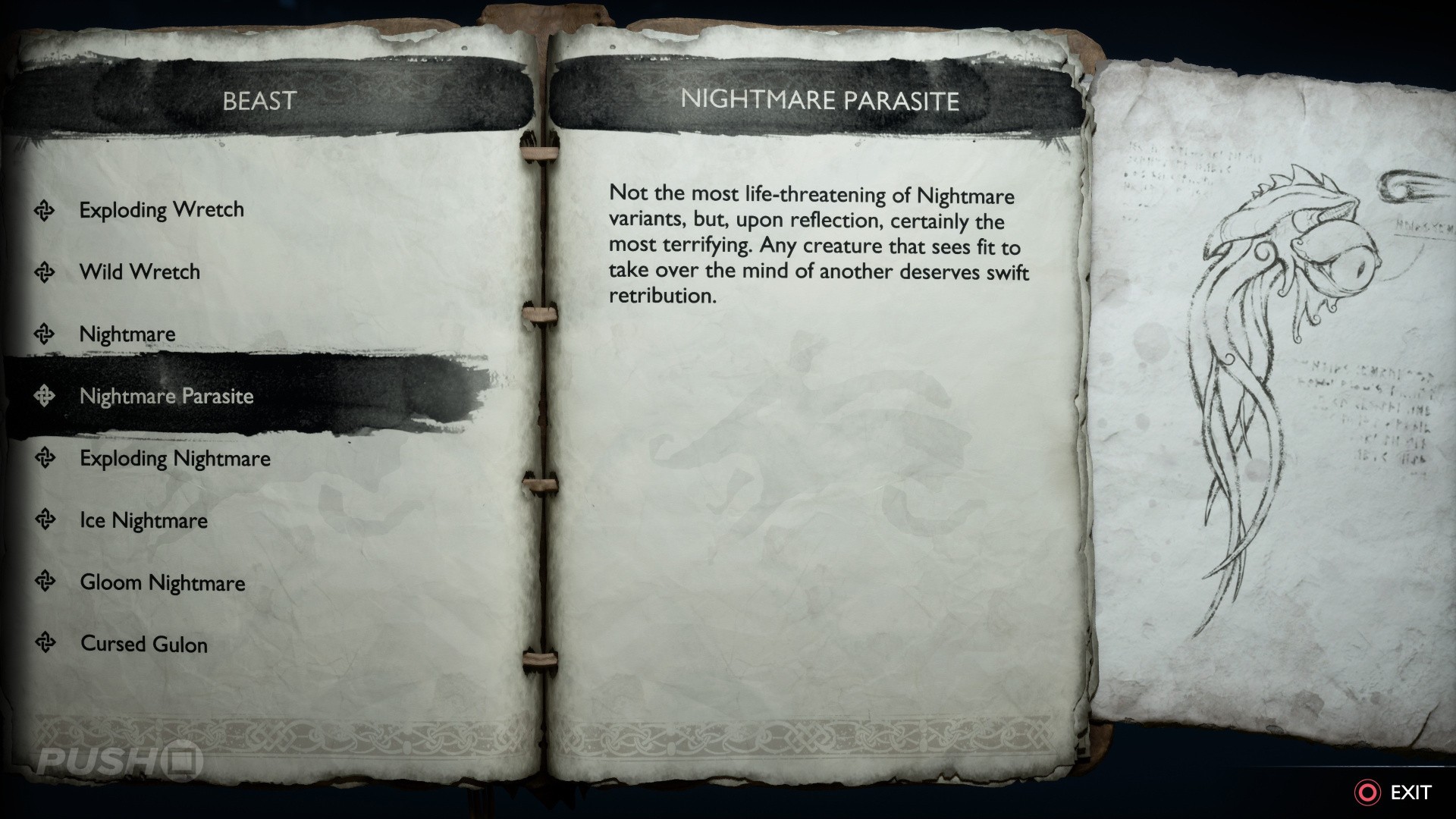Click the BEAST category header
Viewport: 1456px width, 819px height.
tap(260, 99)
